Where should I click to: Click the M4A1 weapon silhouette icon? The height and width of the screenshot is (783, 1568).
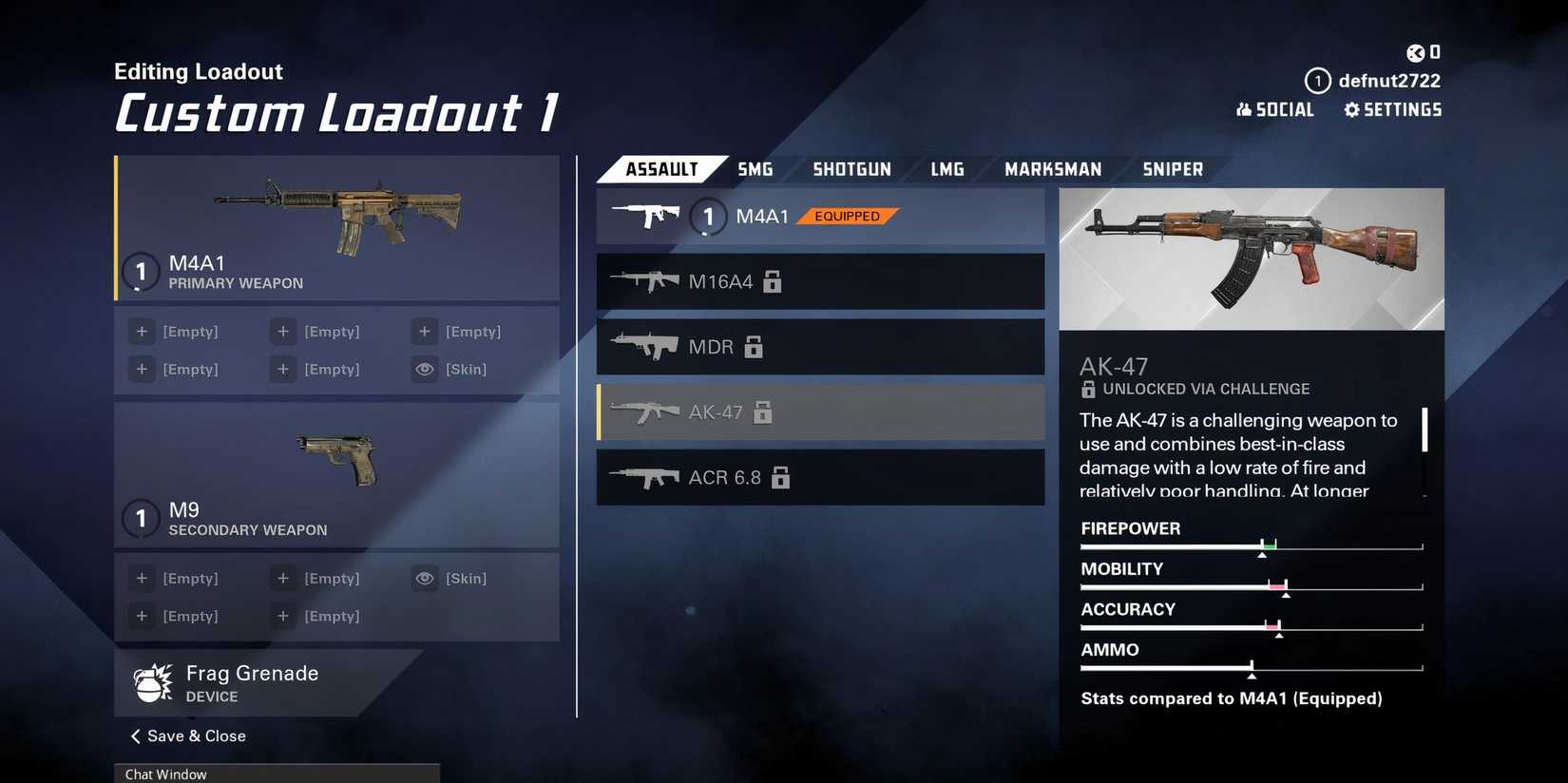coord(646,215)
